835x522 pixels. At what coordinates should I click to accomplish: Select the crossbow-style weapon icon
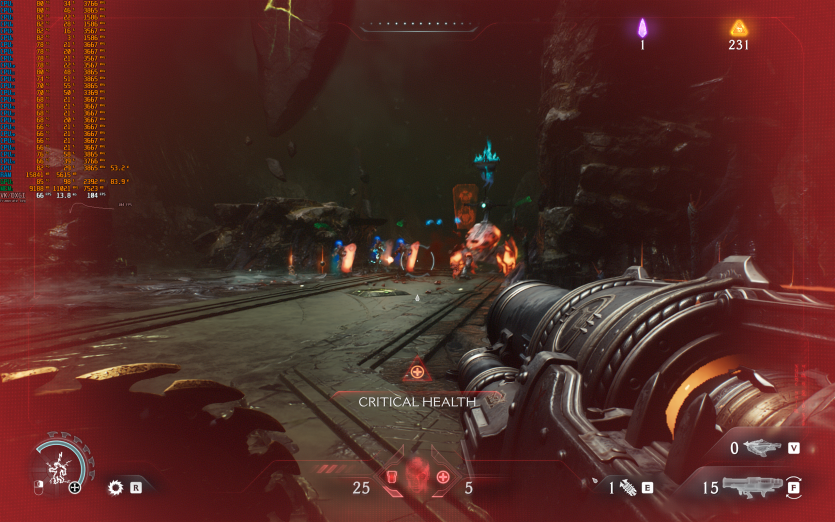[x=763, y=448]
